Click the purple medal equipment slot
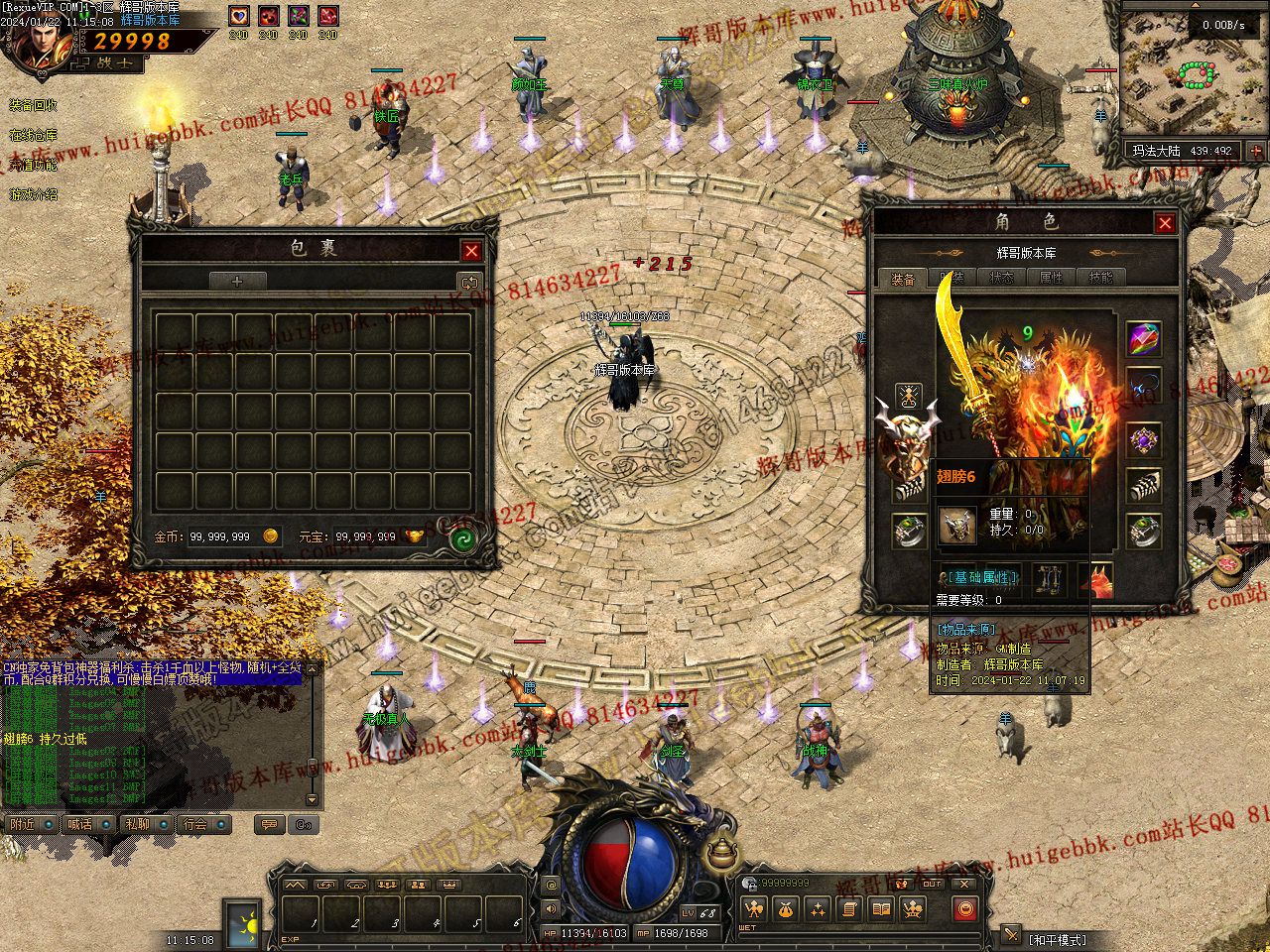Image resolution: width=1270 pixels, height=952 pixels. pyautogui.click(x=1144, y=439)
